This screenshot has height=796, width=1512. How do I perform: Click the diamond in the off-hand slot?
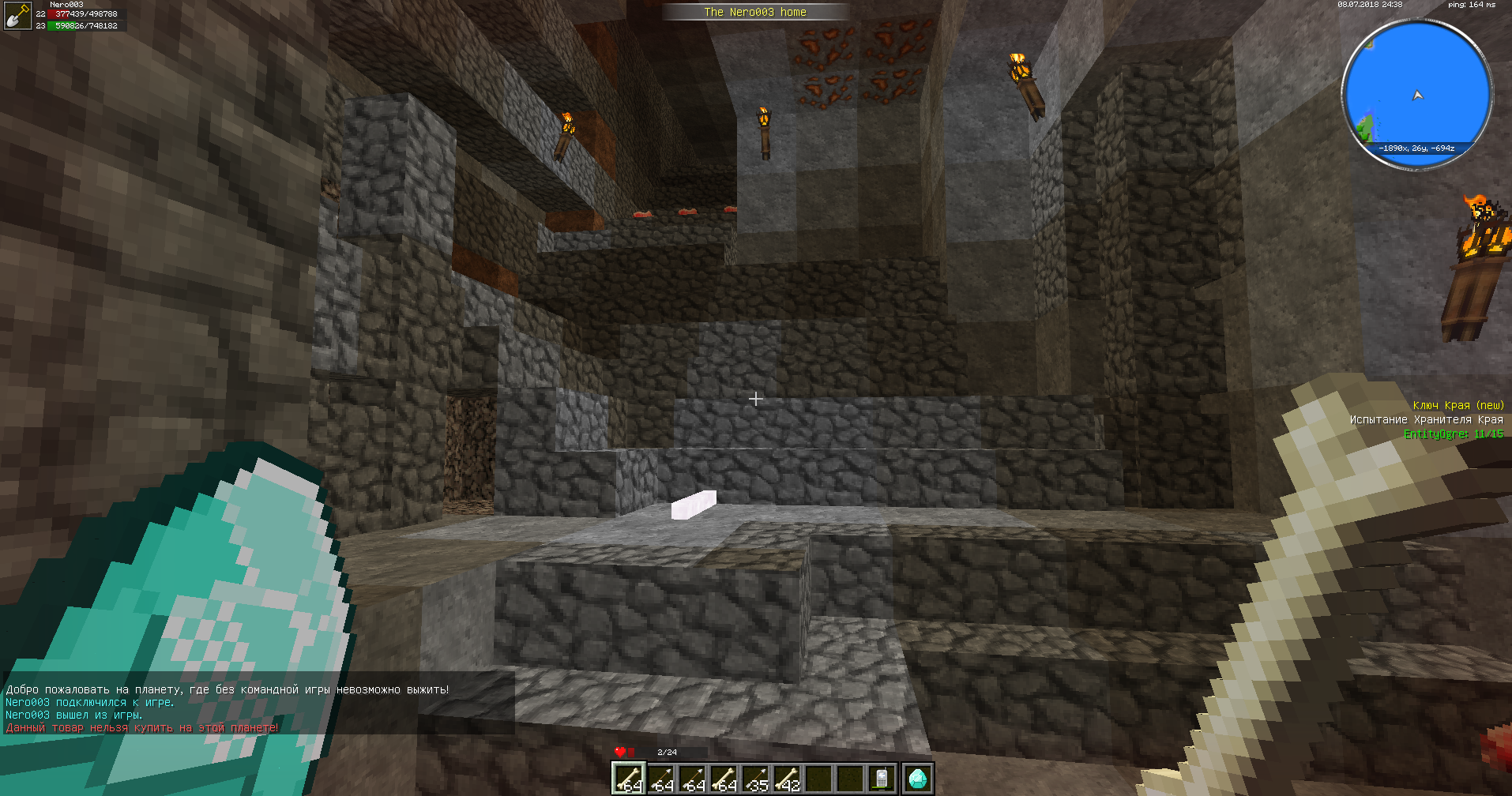pos(917,779)
